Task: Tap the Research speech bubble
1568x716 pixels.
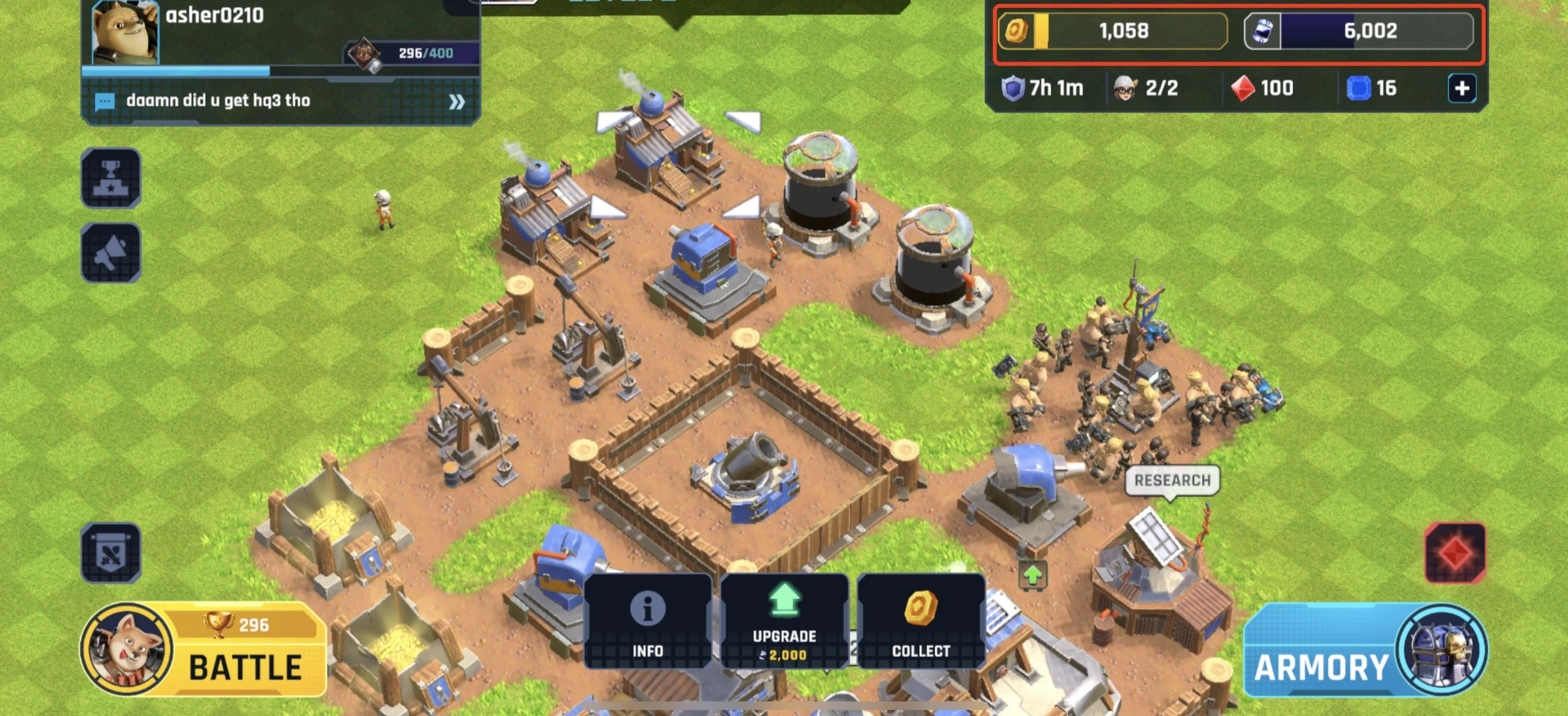Action: tap(1172, 480)
